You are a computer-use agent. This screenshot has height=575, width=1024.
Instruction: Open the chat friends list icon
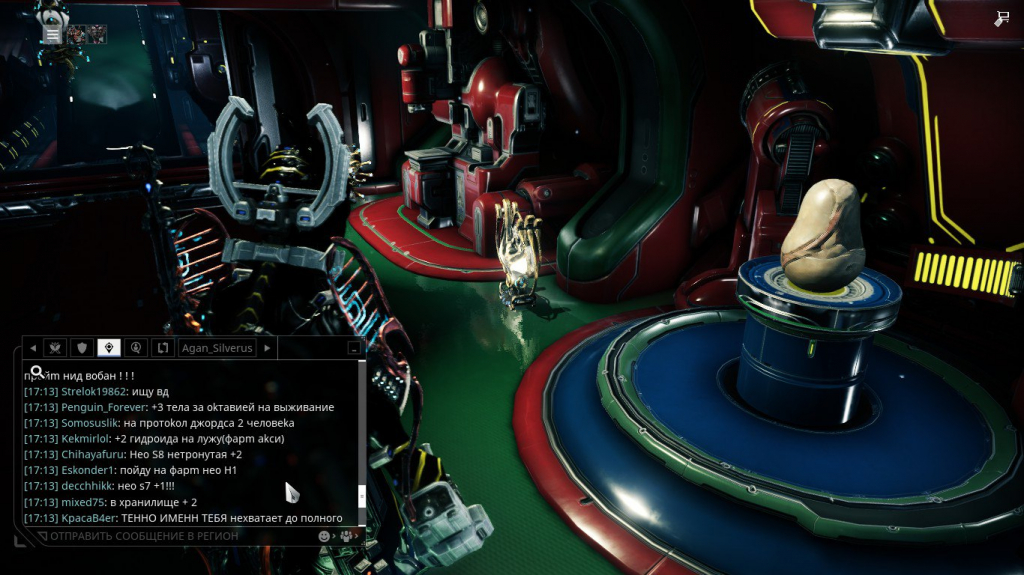point(346,536)
